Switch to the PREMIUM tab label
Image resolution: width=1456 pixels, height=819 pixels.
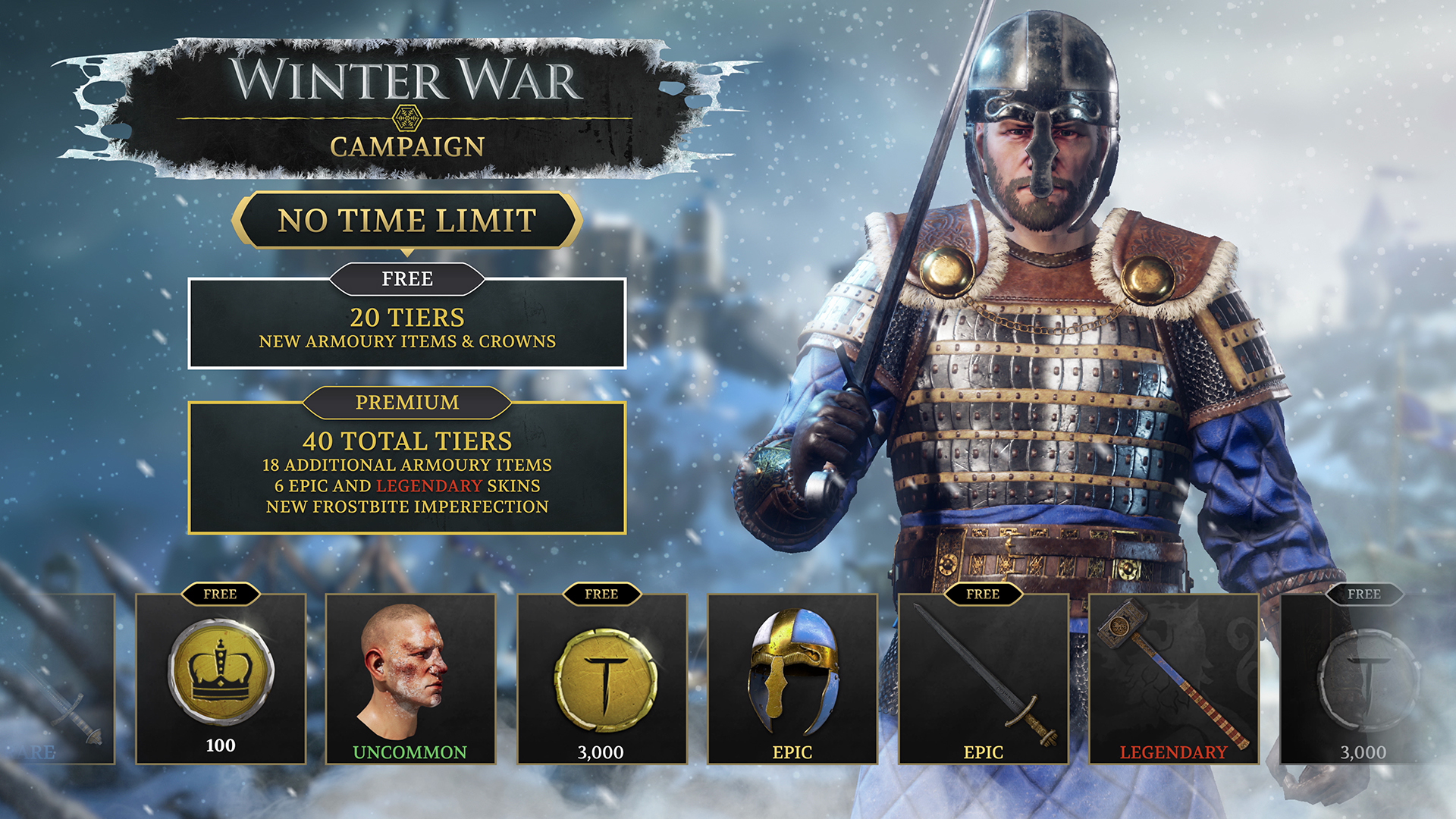[x=408, y=403]
